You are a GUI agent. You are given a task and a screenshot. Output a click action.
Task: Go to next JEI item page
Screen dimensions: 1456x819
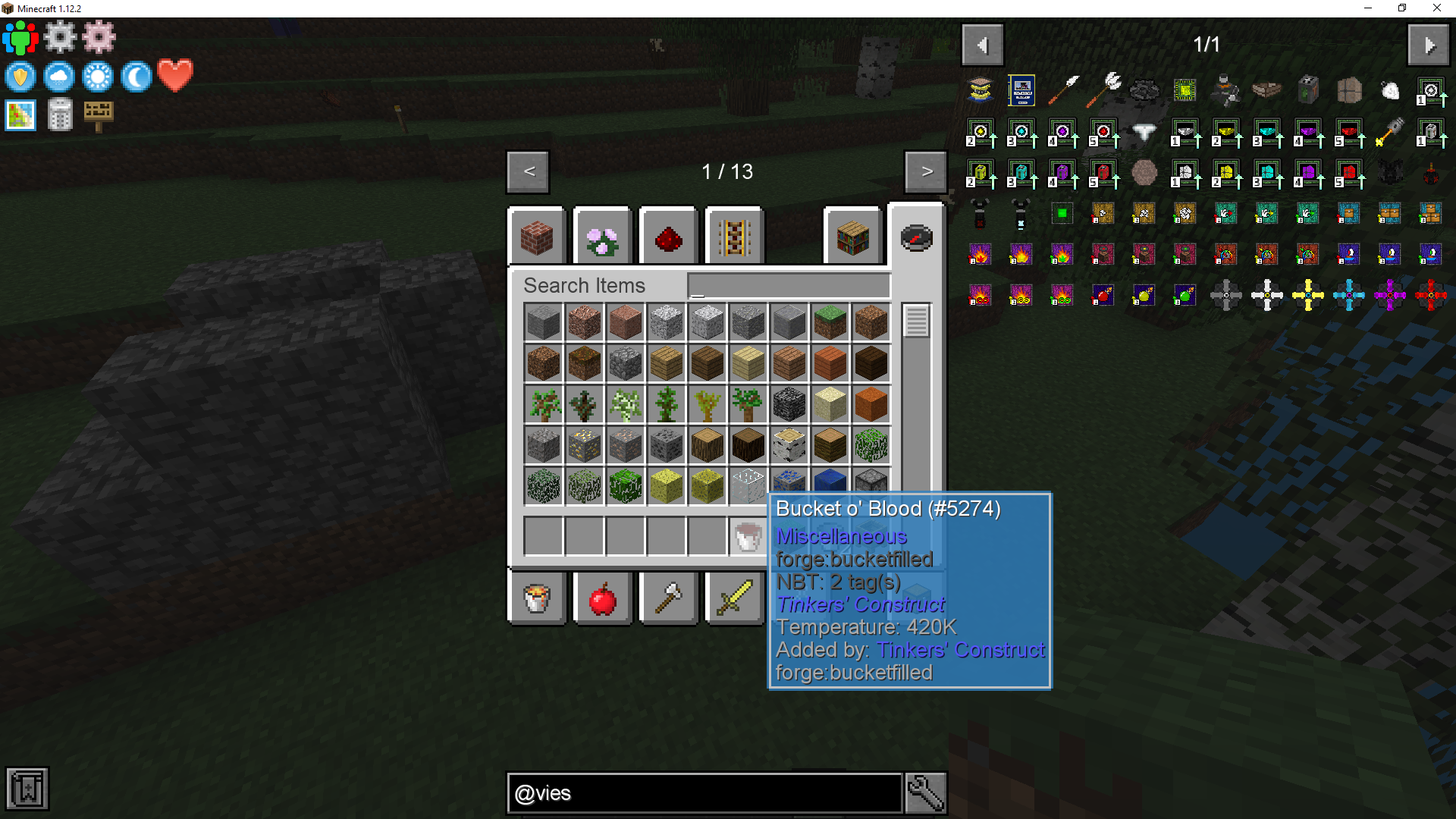pyautogui.click(x=1429, y=44)
